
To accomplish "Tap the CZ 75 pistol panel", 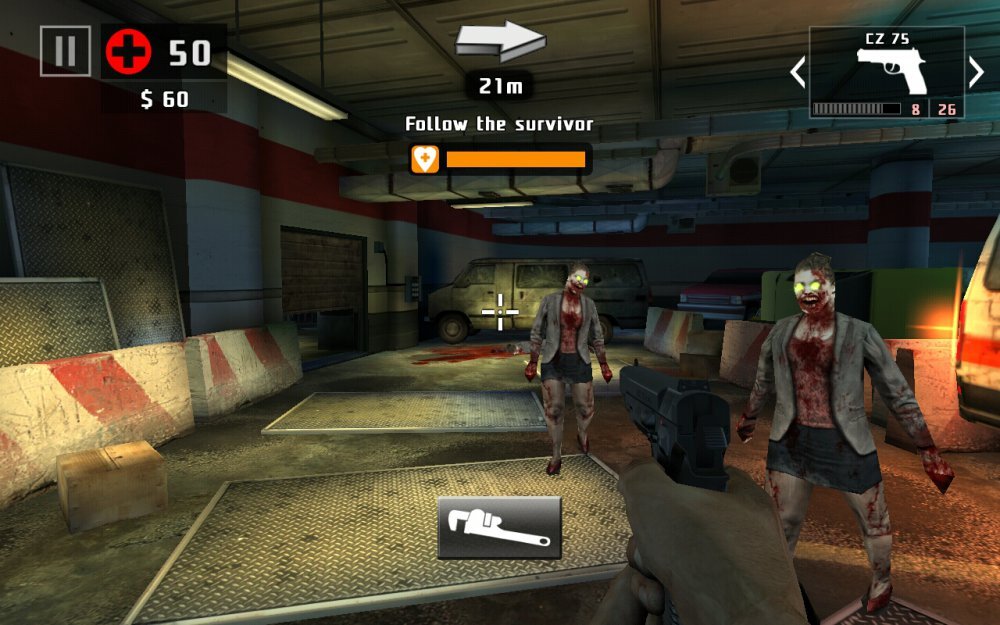I will (886, 73).
